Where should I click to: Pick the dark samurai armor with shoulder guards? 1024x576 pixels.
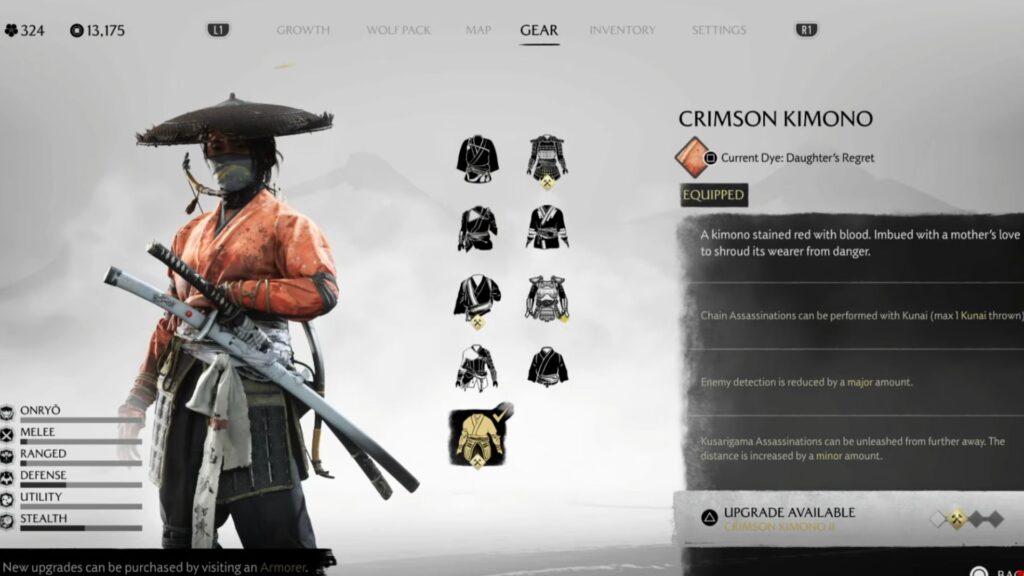547,158
